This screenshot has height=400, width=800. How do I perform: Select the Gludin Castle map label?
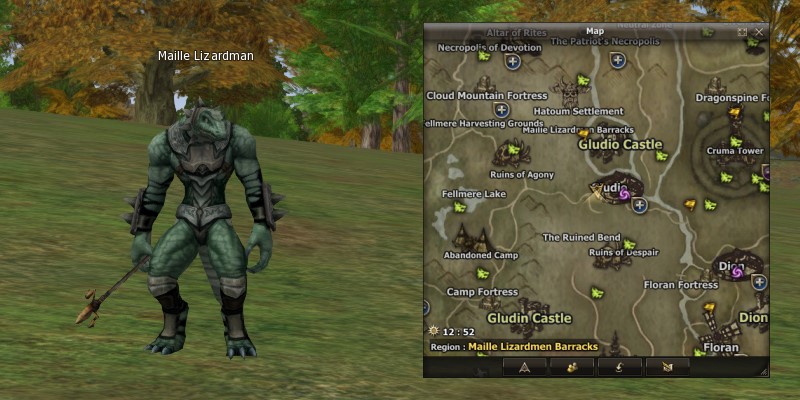pos(529,319)
